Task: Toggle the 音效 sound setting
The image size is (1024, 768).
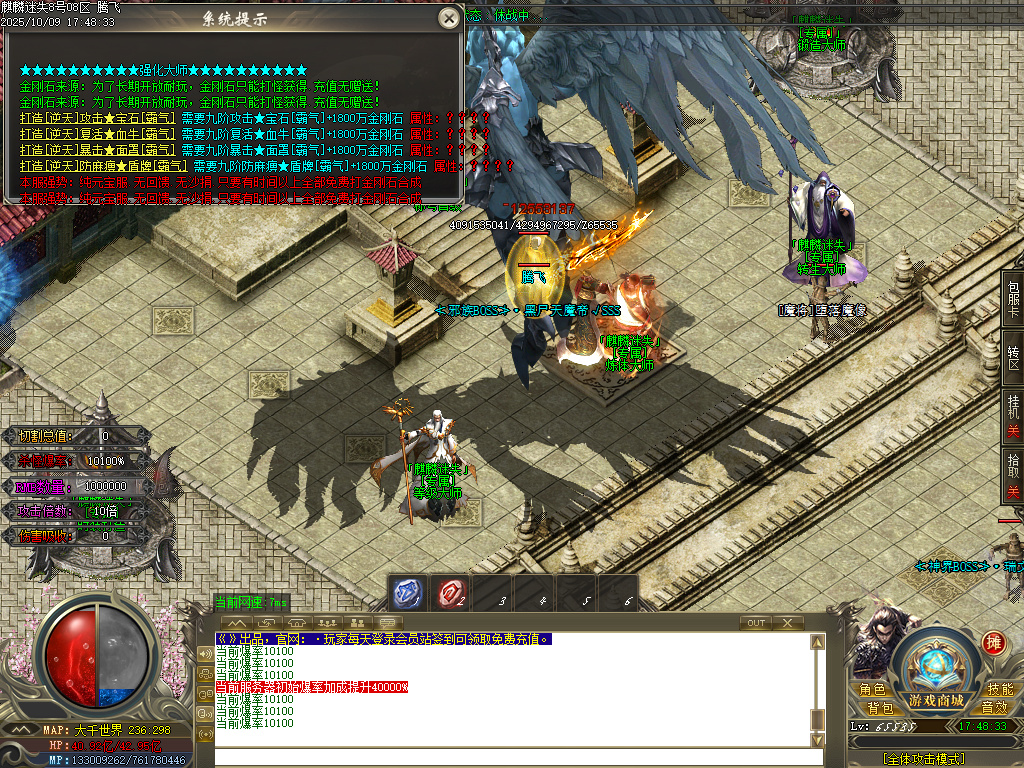Action: [x=993, y=709]
